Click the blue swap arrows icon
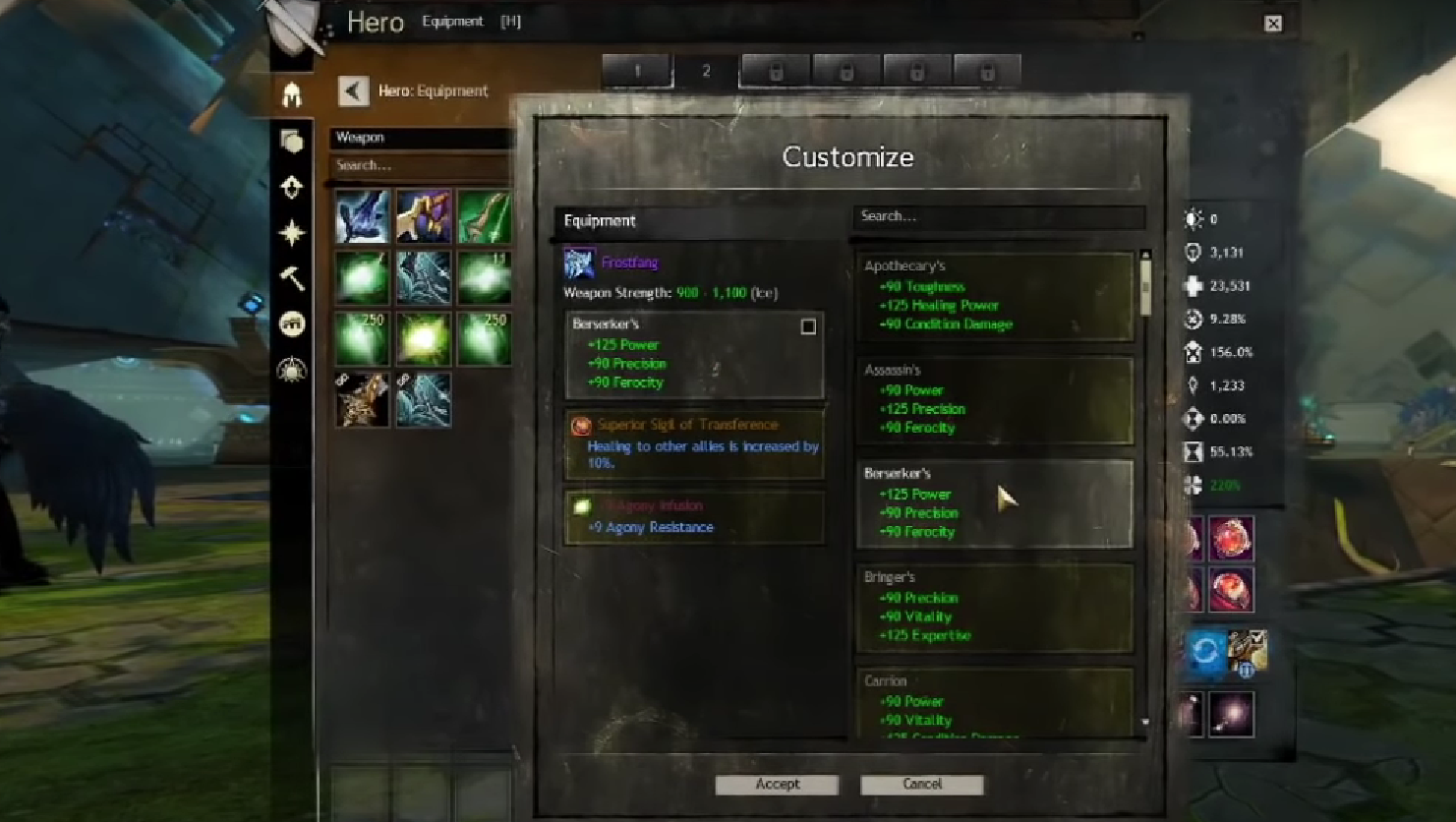The height and width of the screenshot is (822, 1456). (x=1205, y=651)
